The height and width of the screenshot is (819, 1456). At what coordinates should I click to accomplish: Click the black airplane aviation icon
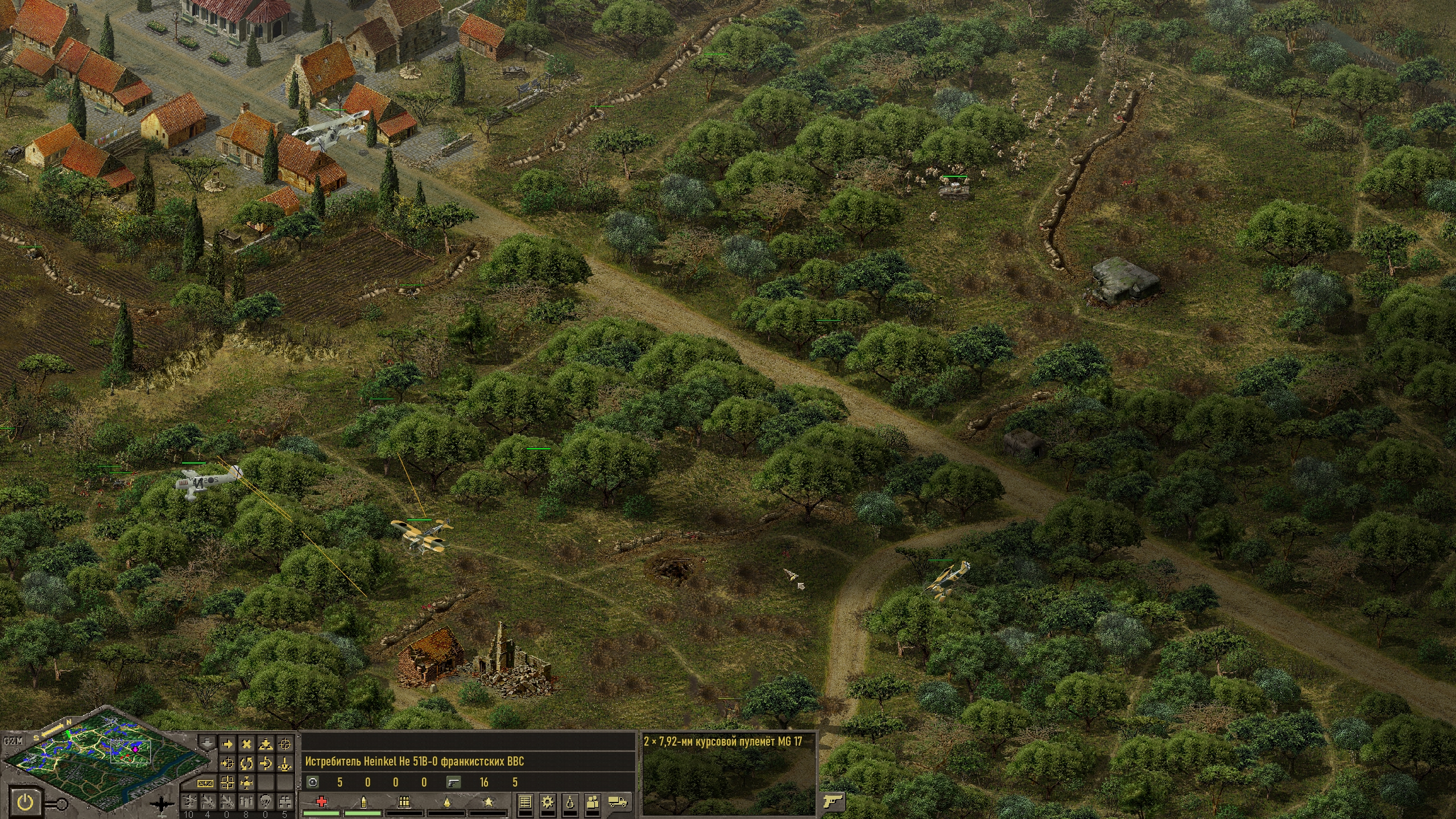[x=164, y=805]
